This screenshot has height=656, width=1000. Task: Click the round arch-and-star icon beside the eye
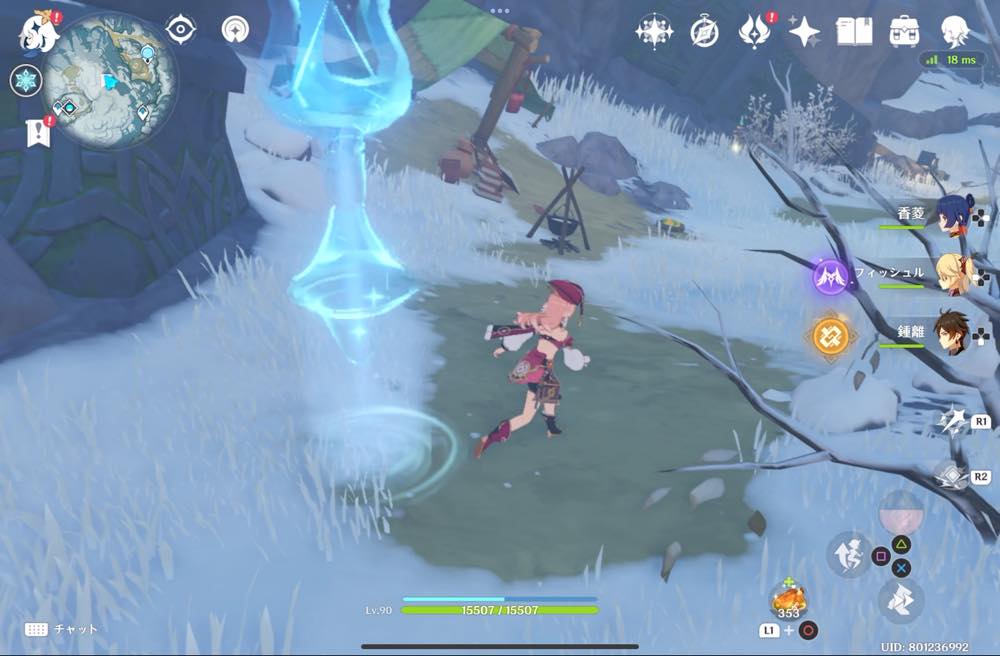pos(236,29)
